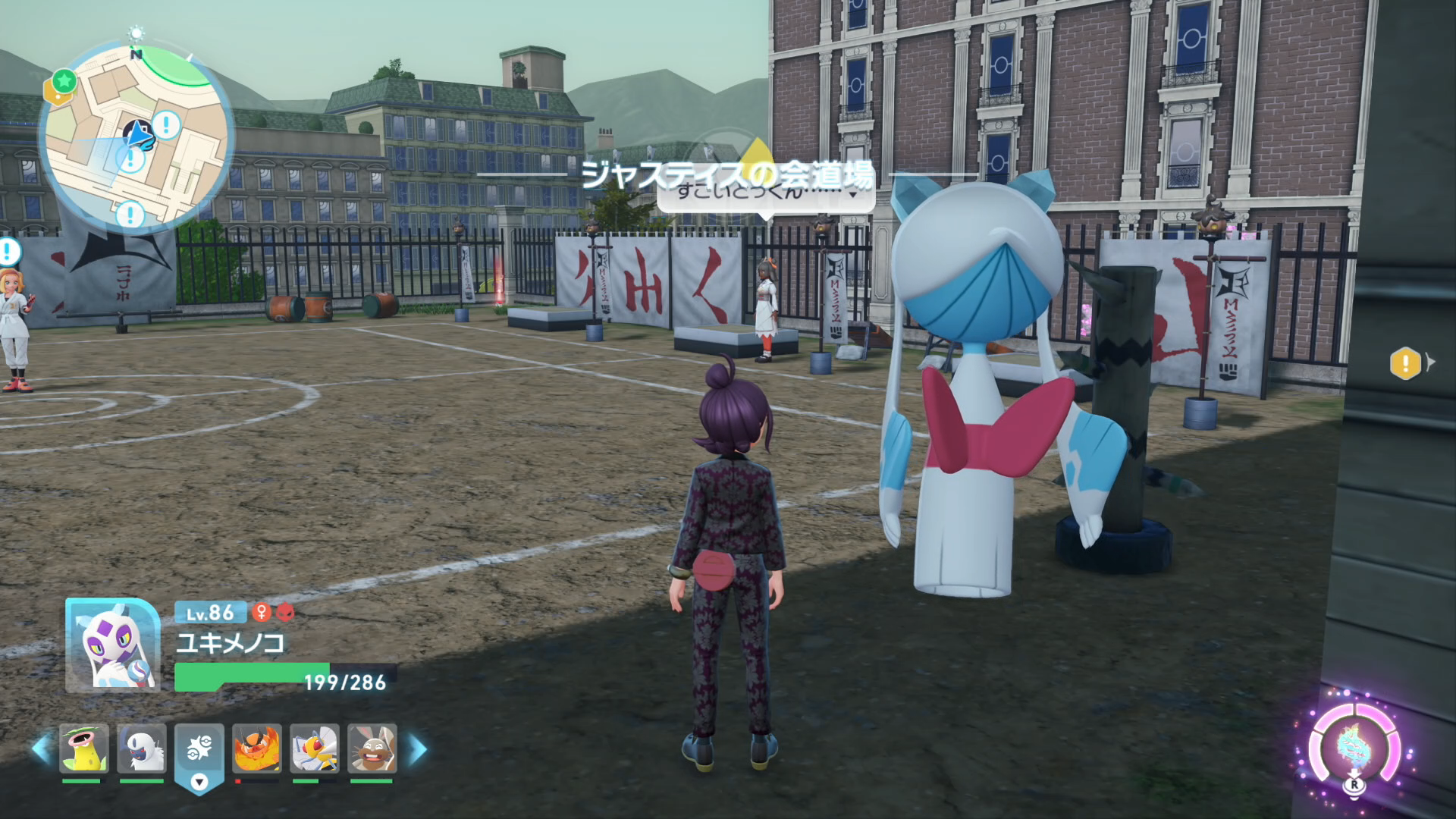Click the yellow hexagon exclamation notification

(1405, 363)
